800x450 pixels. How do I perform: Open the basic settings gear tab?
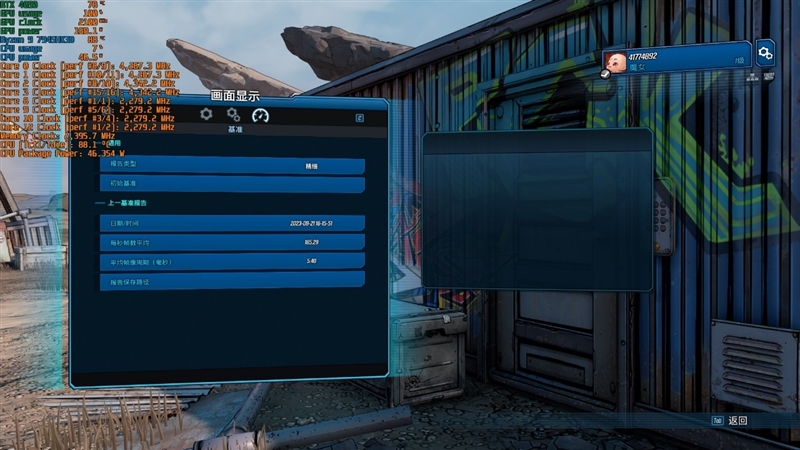click(206, 115)
